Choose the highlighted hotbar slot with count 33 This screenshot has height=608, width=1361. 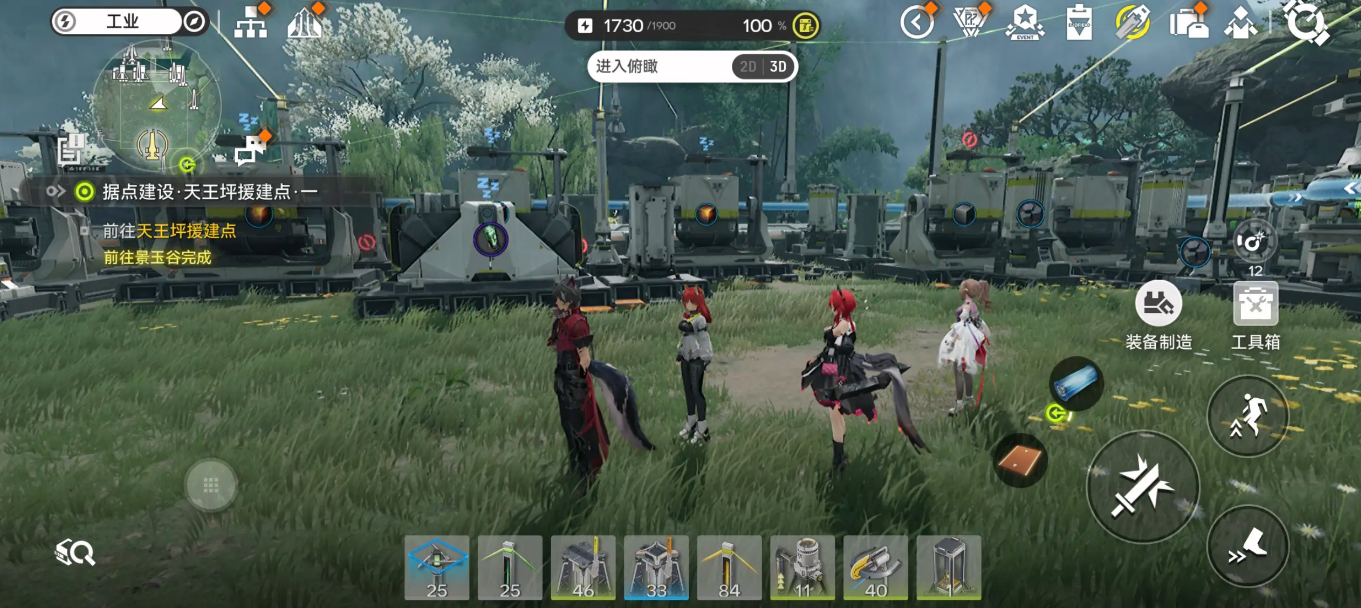coord(656,568)
